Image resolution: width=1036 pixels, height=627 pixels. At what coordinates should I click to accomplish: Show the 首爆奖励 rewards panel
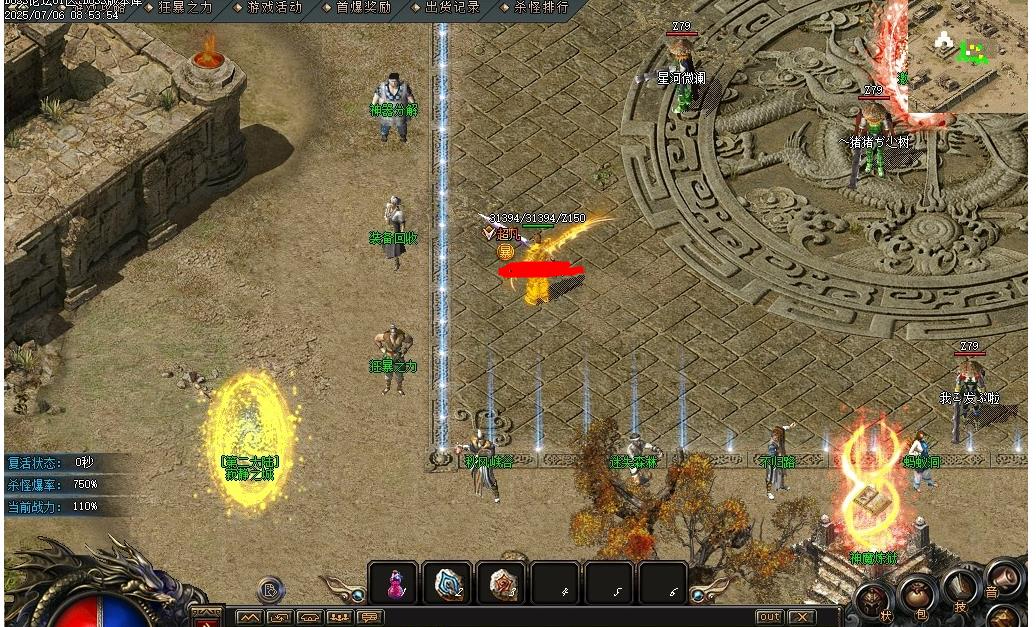click(x=362, y=7)
